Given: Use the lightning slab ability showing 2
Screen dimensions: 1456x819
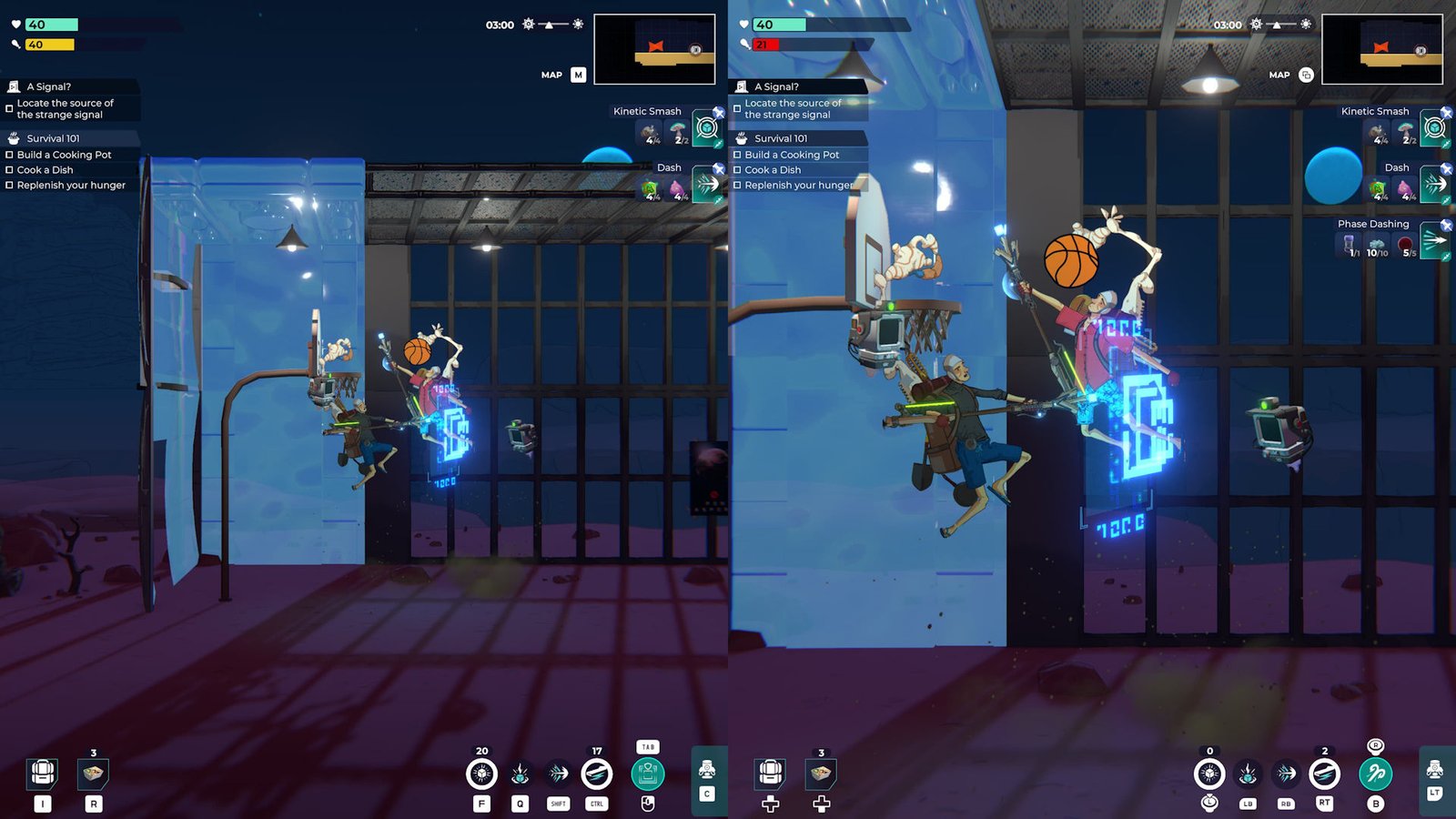Looking at the screenshot, I should pyautogui.click(x=1324, y=774).
